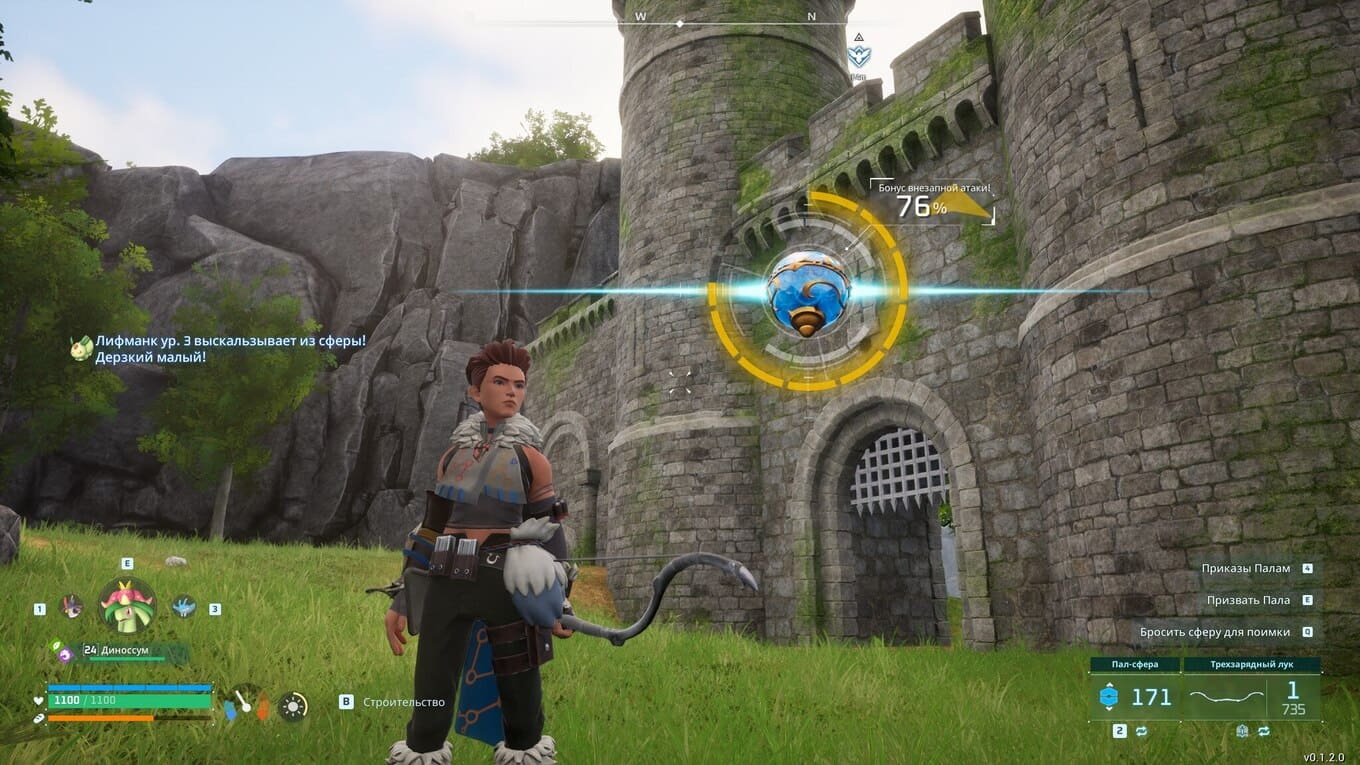Viewport: 1360px width, 765px height.
Task: Choose the purple pal party icon
Action: [x=71, y=606]
